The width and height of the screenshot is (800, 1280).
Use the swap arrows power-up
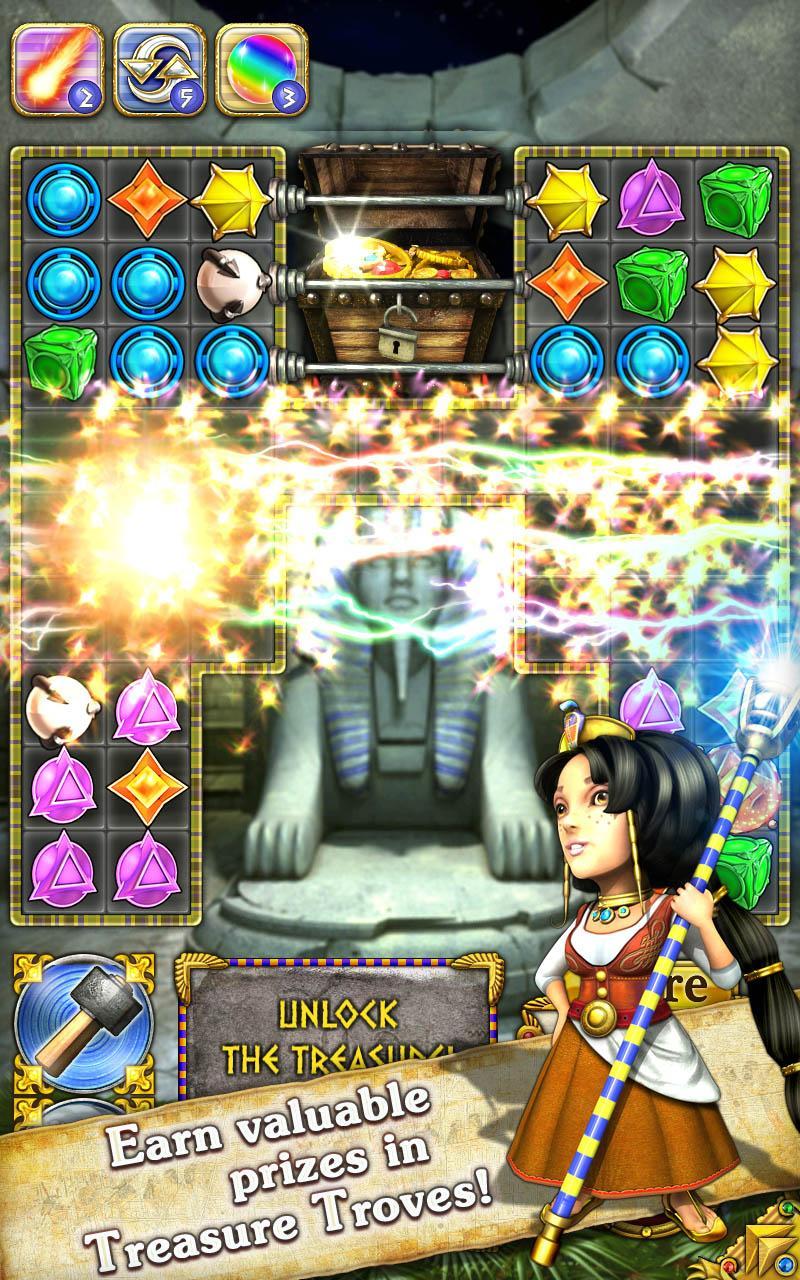pyautogui.click(x=158, y=69)
